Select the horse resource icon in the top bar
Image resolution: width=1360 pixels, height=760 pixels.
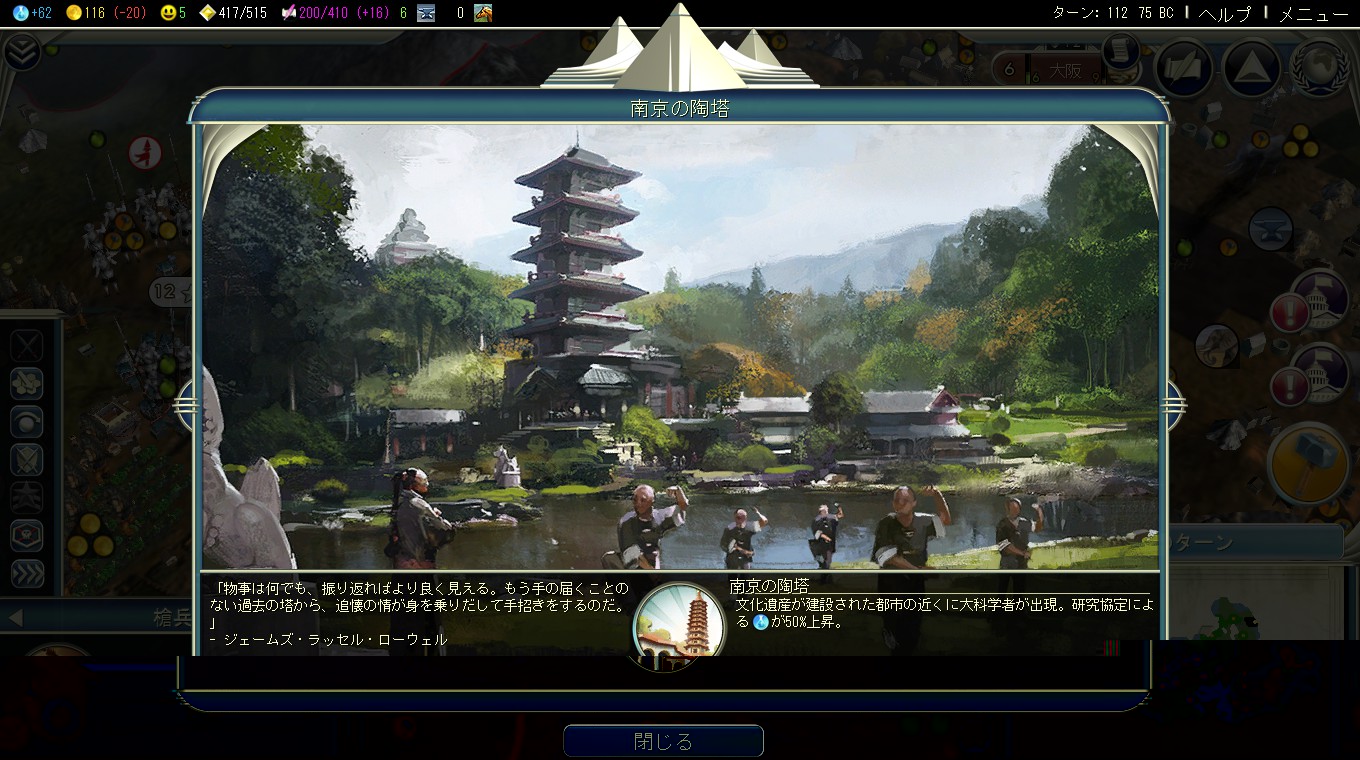click(x=483, y=14)
